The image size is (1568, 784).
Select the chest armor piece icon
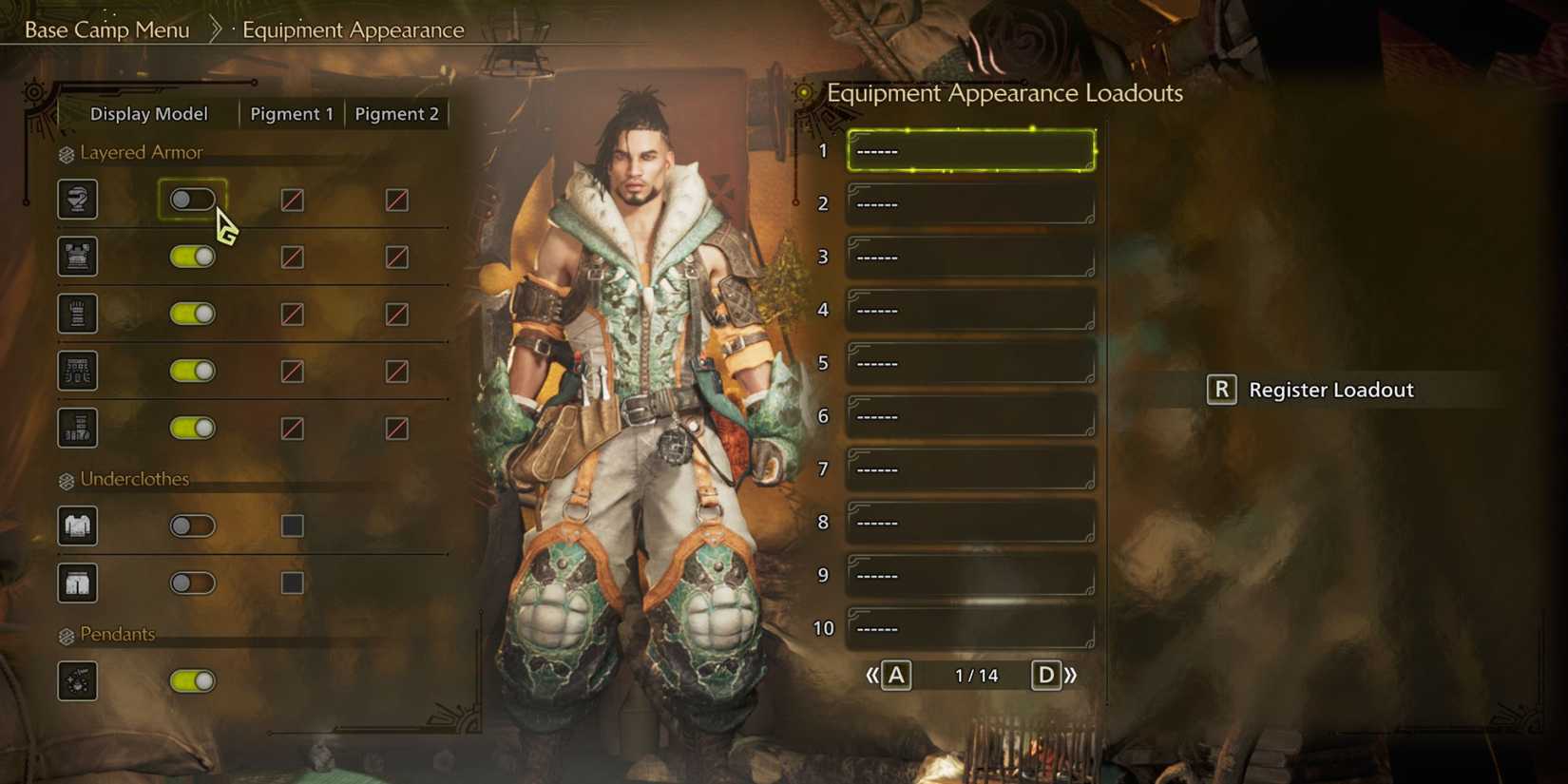point(77,257)
